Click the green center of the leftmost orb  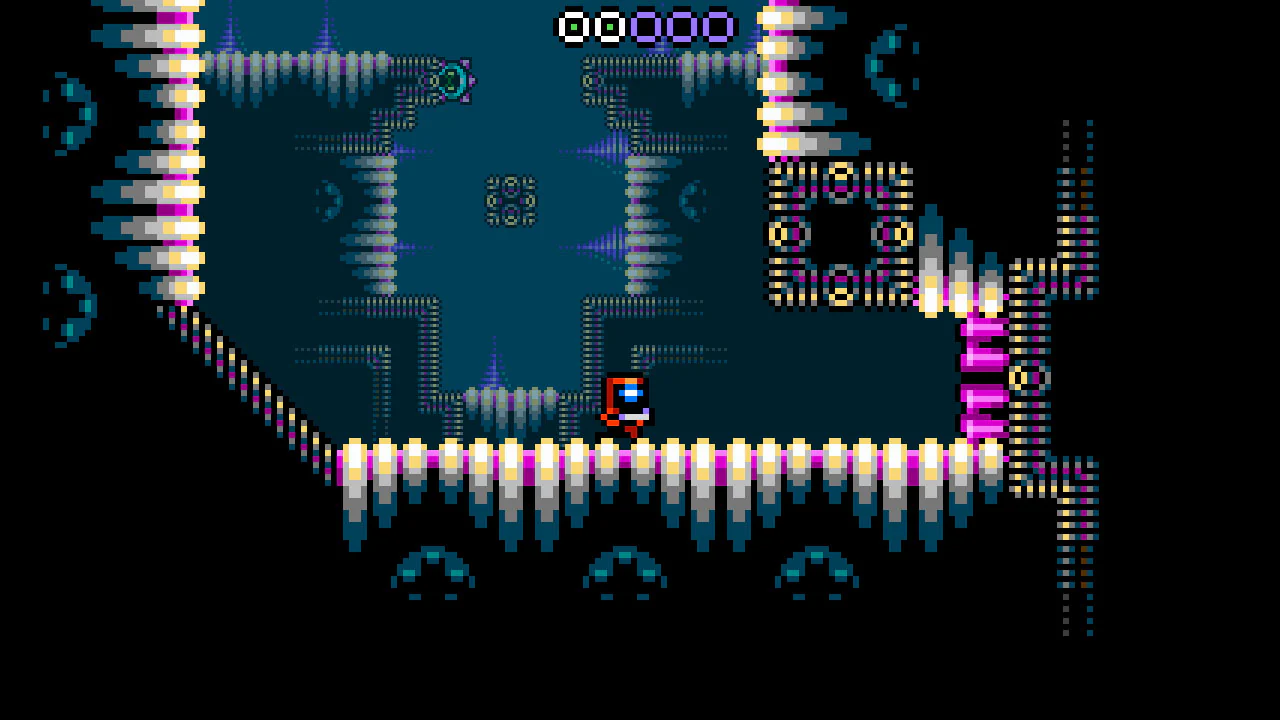(572, 25)
